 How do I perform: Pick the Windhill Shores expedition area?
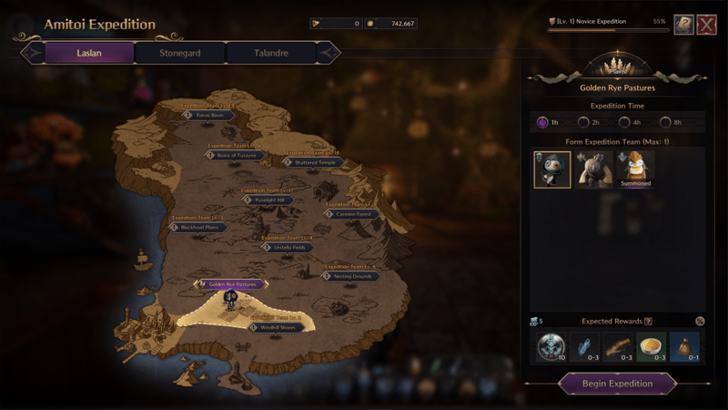(273, 327)
